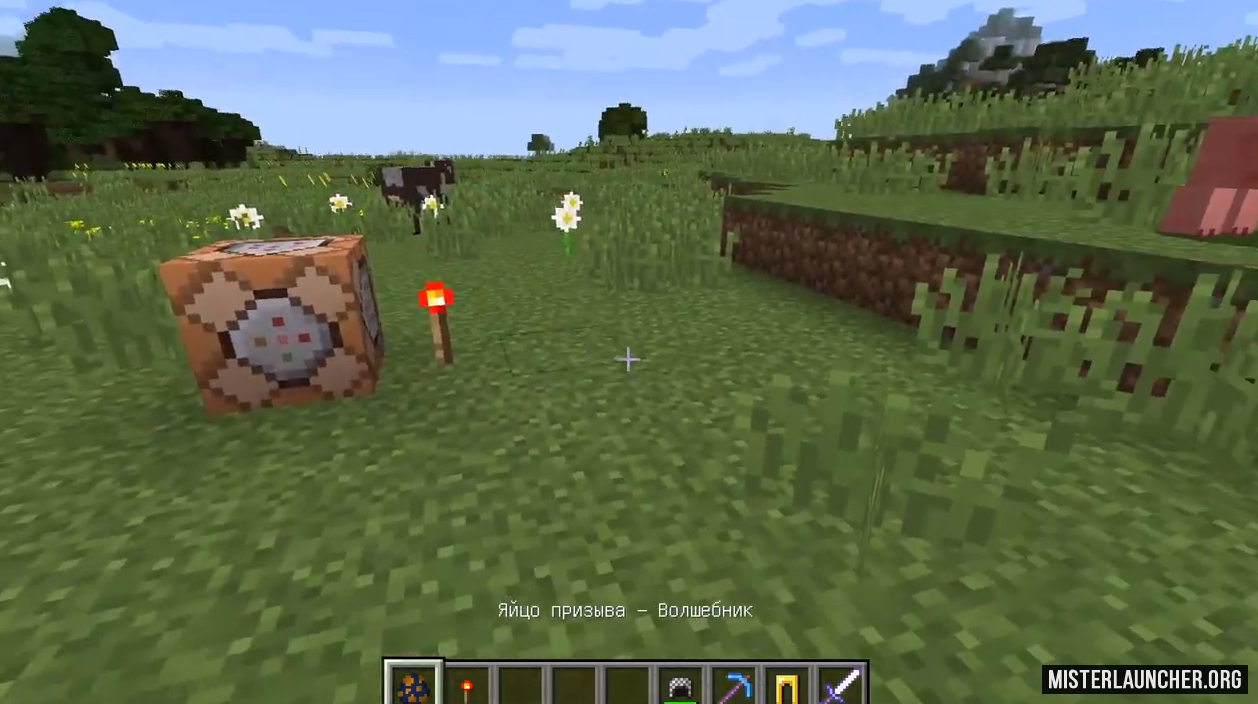Choose the chainmail helmet slot
Image resolution: width=1258 pixels, height=704 pixels.
[682, 687]
